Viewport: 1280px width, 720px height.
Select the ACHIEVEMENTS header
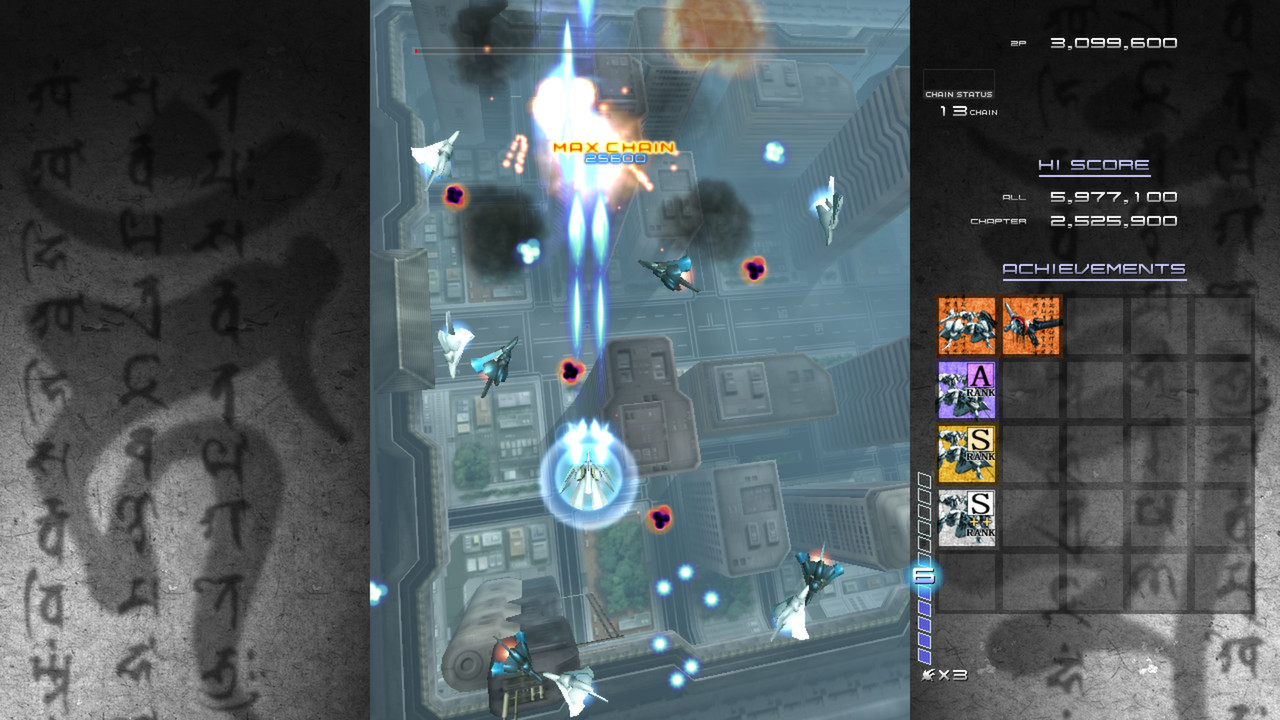pos(1094,269)
